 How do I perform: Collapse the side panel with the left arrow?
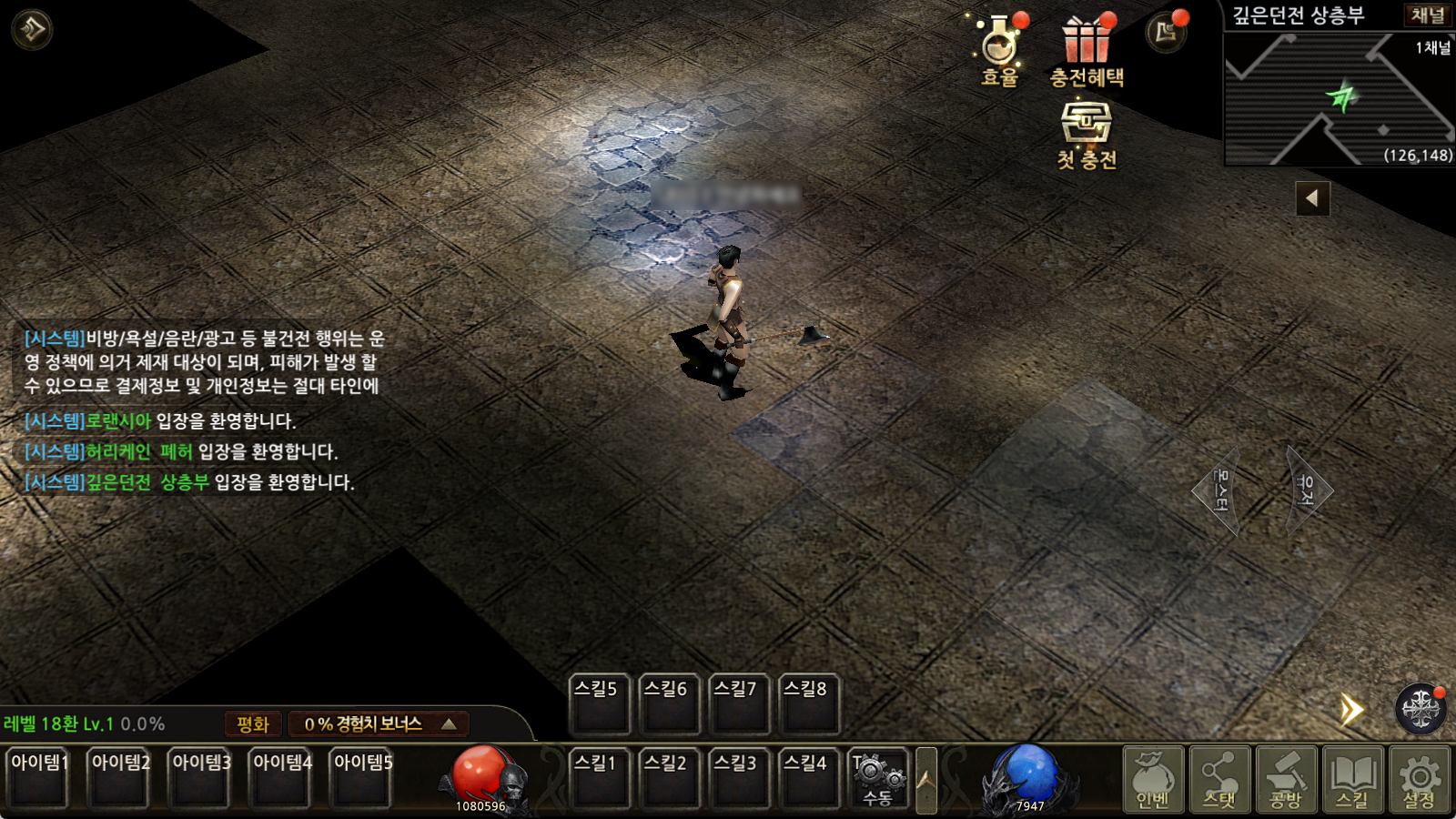click(1312, 197)
